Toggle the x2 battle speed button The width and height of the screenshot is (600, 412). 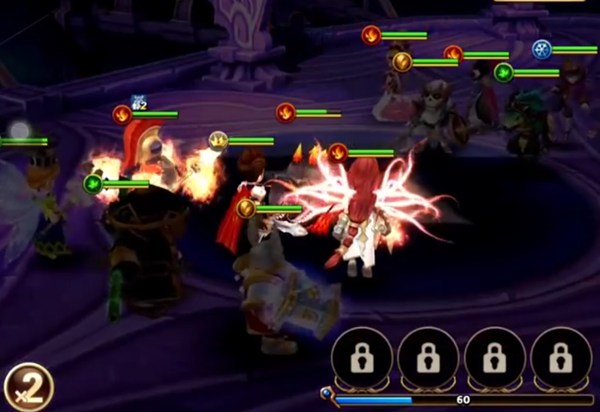27,387
